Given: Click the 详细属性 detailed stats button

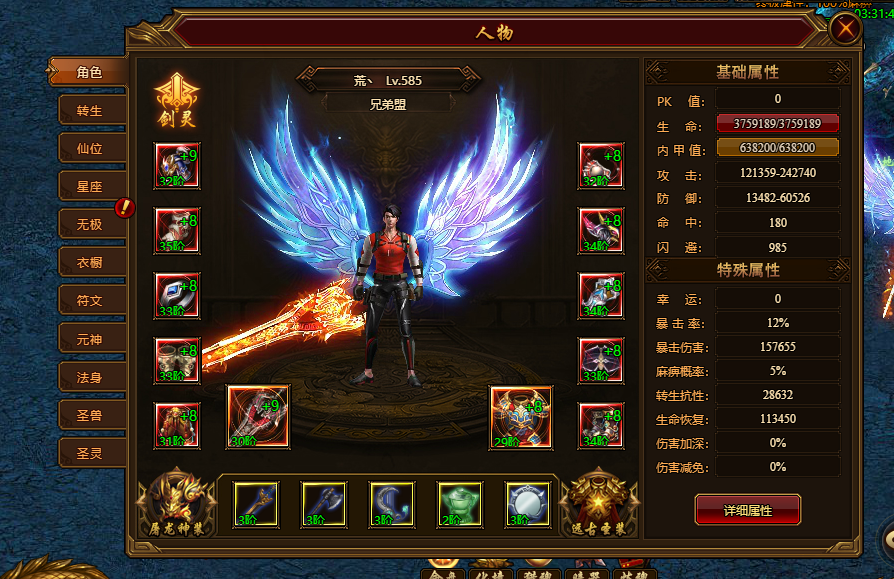Looking at the screenshot, I should pos(747,510).
